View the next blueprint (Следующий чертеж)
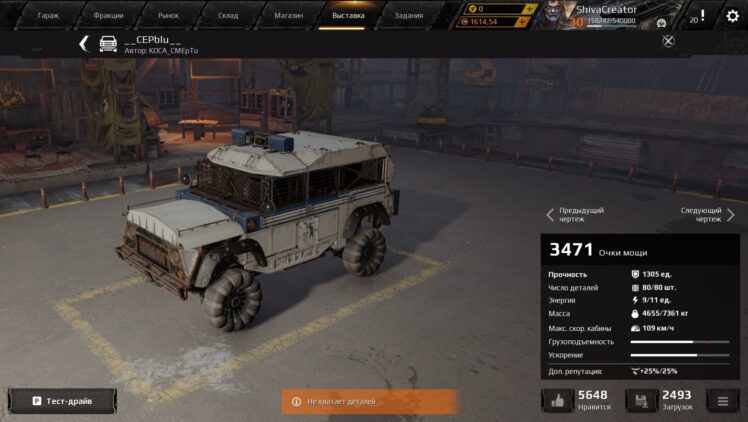748x422 pixels. pyautogui.click(x=708, y=214)
